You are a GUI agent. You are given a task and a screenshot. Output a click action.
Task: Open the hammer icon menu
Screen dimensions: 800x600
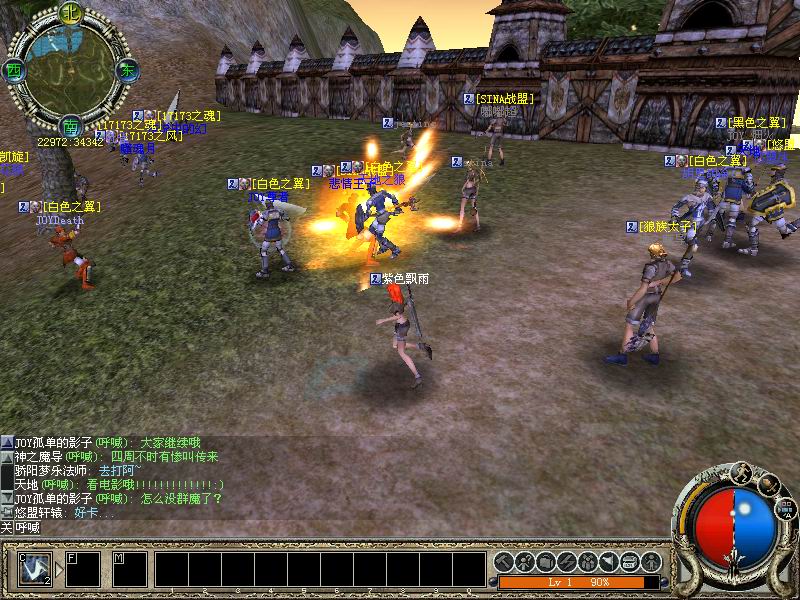(503, 562)
